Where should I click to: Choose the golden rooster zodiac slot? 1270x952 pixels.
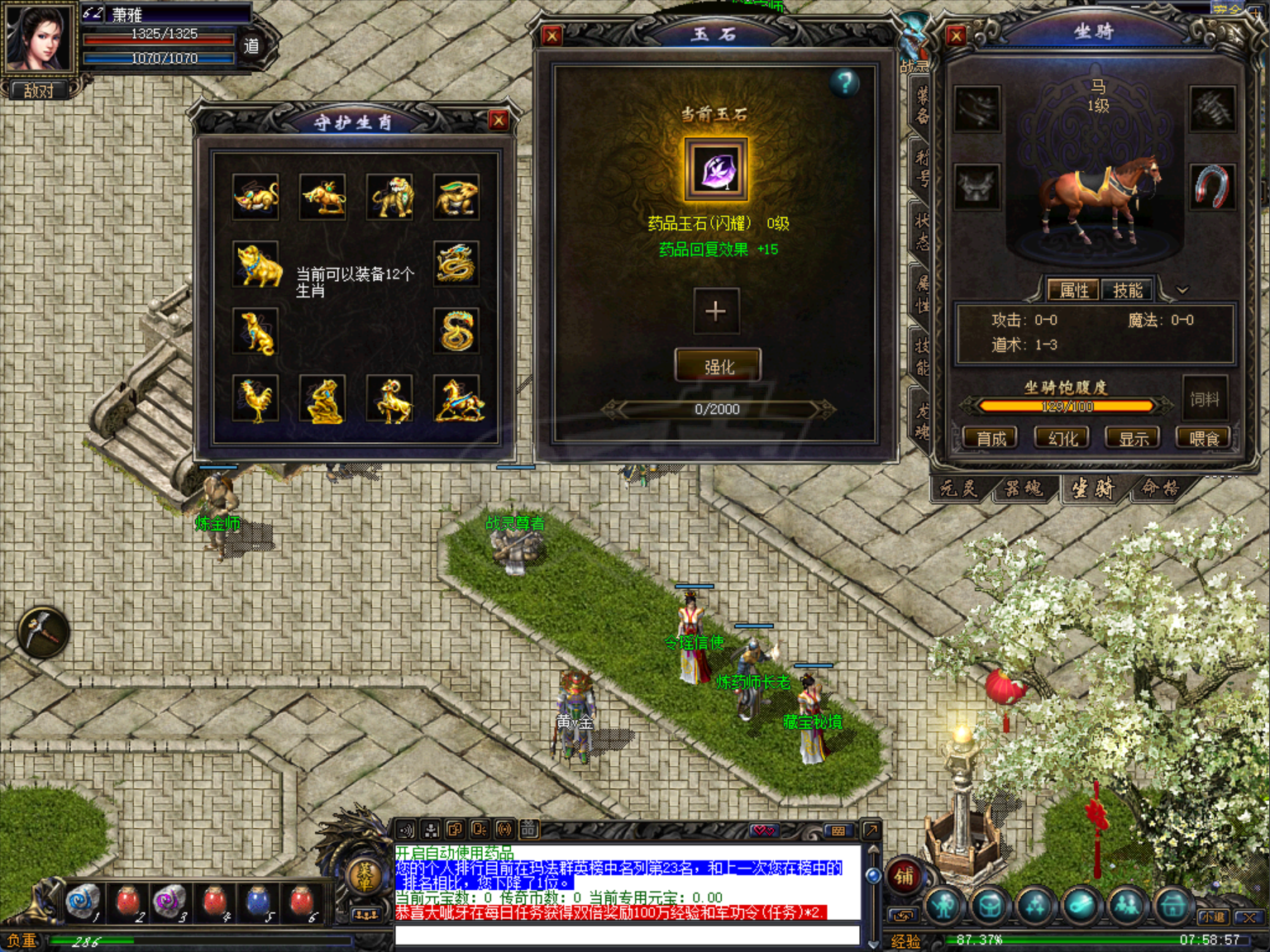point(255,400)
